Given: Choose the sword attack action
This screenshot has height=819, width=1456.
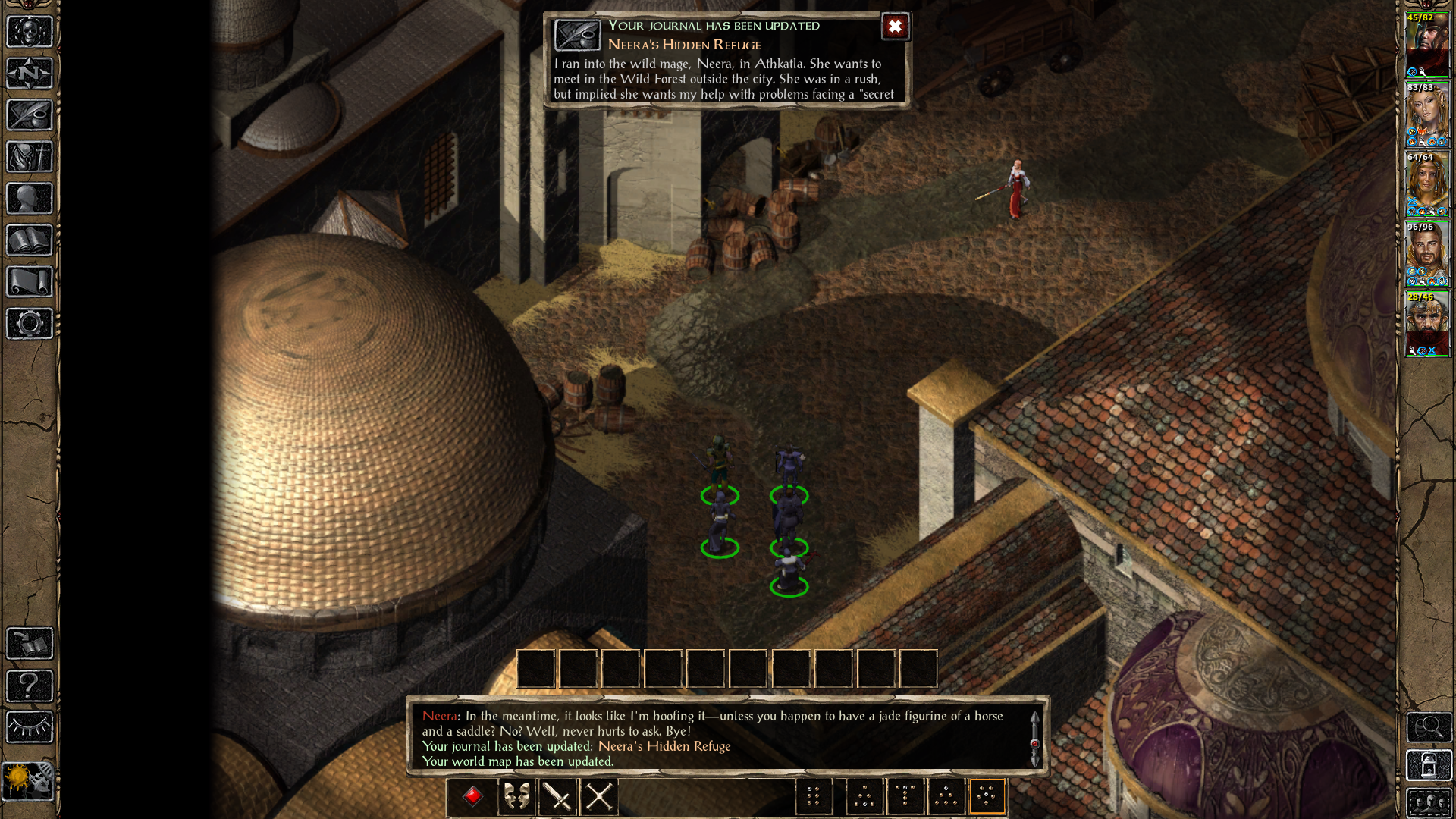Looking at the screenshot, I should pos(558,796).
